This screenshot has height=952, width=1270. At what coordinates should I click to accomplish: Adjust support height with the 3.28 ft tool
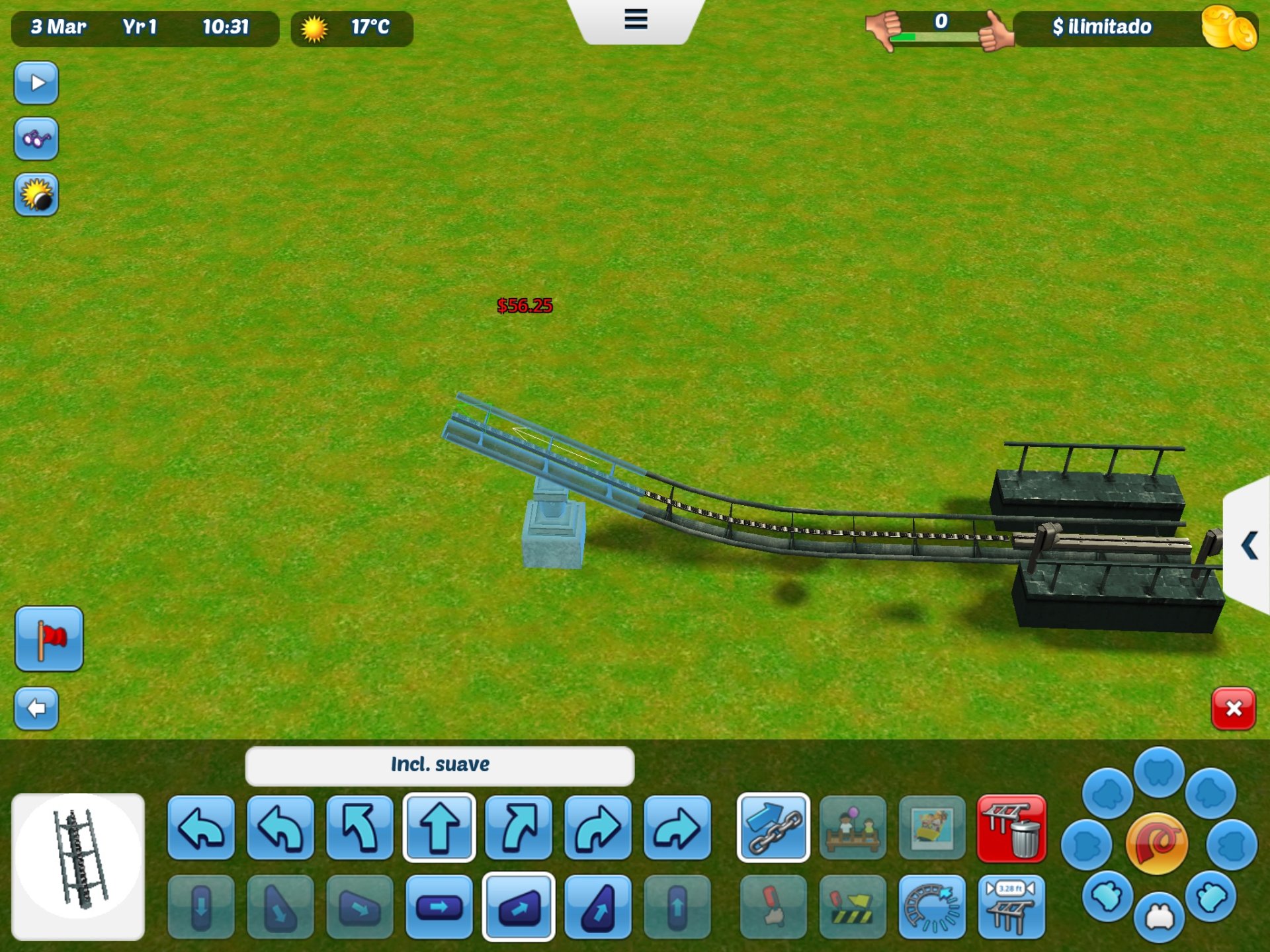(x=1010, y=909)
